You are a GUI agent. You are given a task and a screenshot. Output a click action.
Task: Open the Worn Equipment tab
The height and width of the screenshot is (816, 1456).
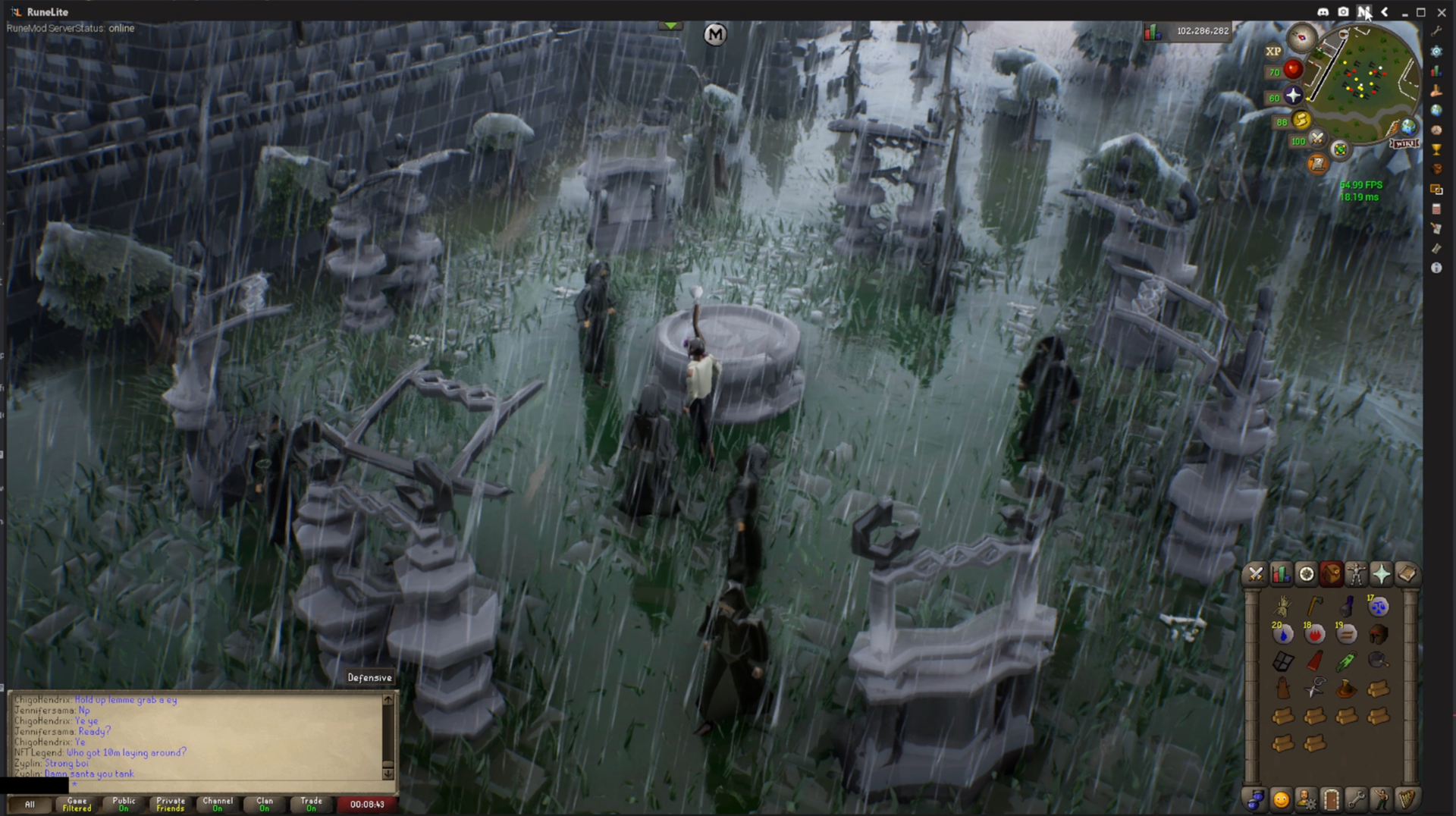1356,574
